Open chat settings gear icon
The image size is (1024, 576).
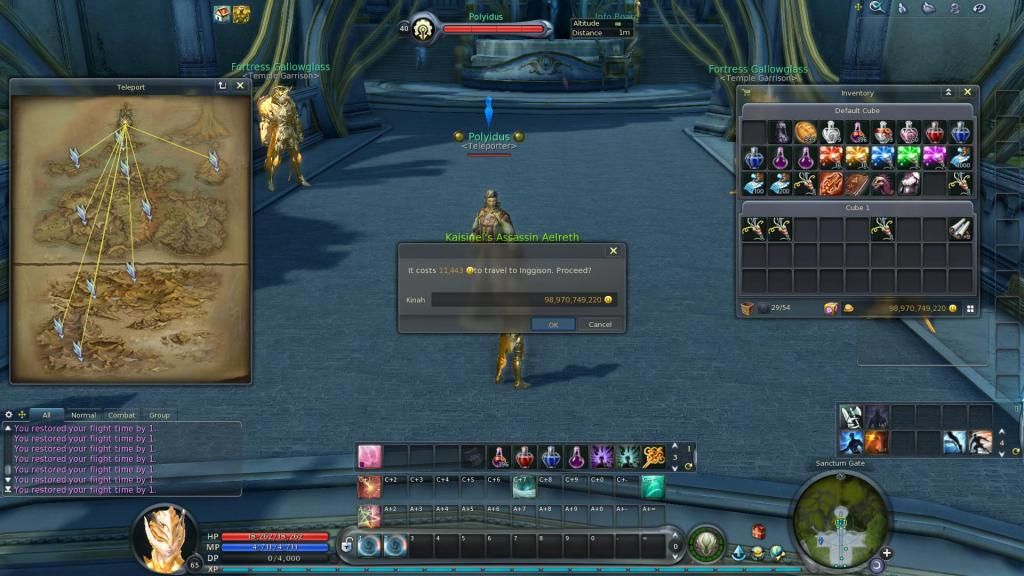[9, 414]
